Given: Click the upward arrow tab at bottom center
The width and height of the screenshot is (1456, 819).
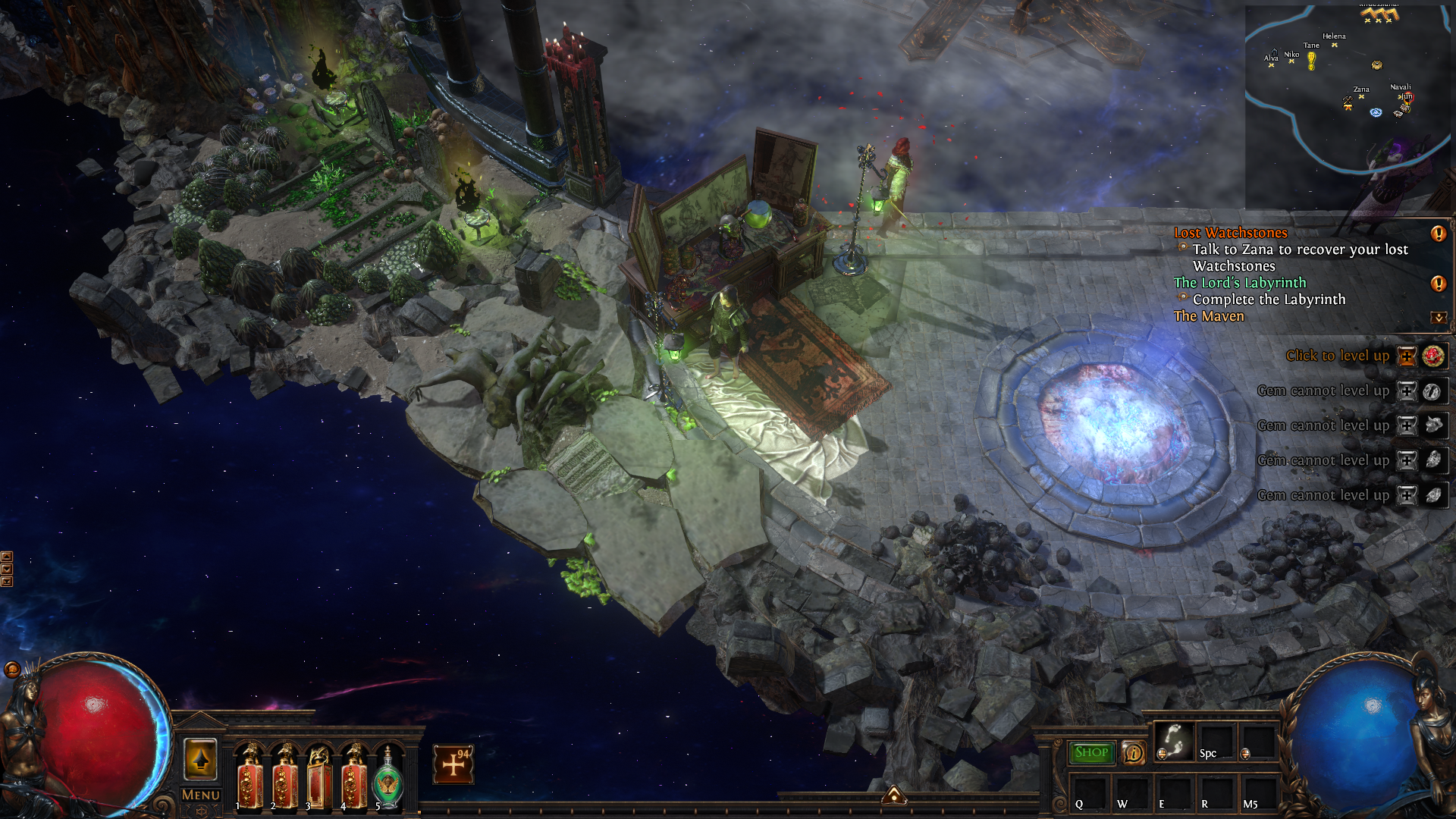Looking at the screenshot, I should tap(894, 795).
